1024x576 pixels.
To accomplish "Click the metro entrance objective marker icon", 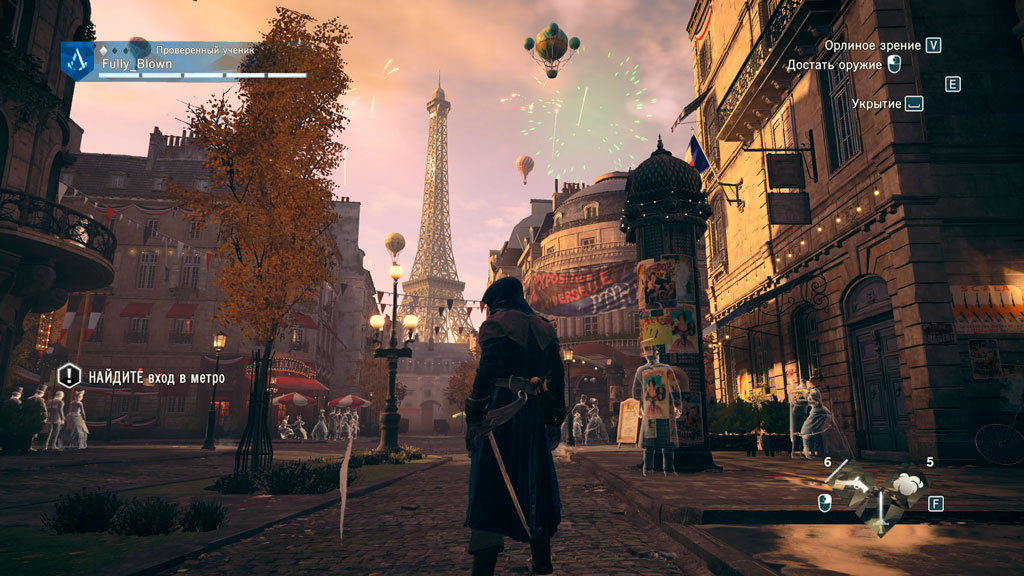I will 68,376.
